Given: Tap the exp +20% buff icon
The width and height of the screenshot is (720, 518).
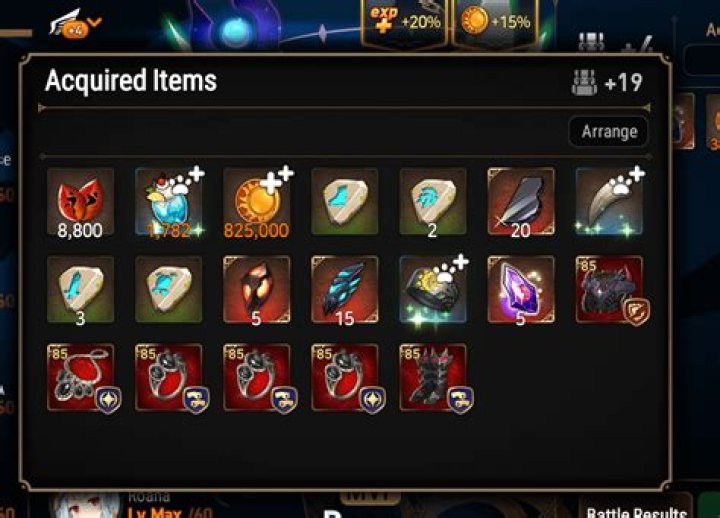Looking at the screenshot, I should 404,22.
